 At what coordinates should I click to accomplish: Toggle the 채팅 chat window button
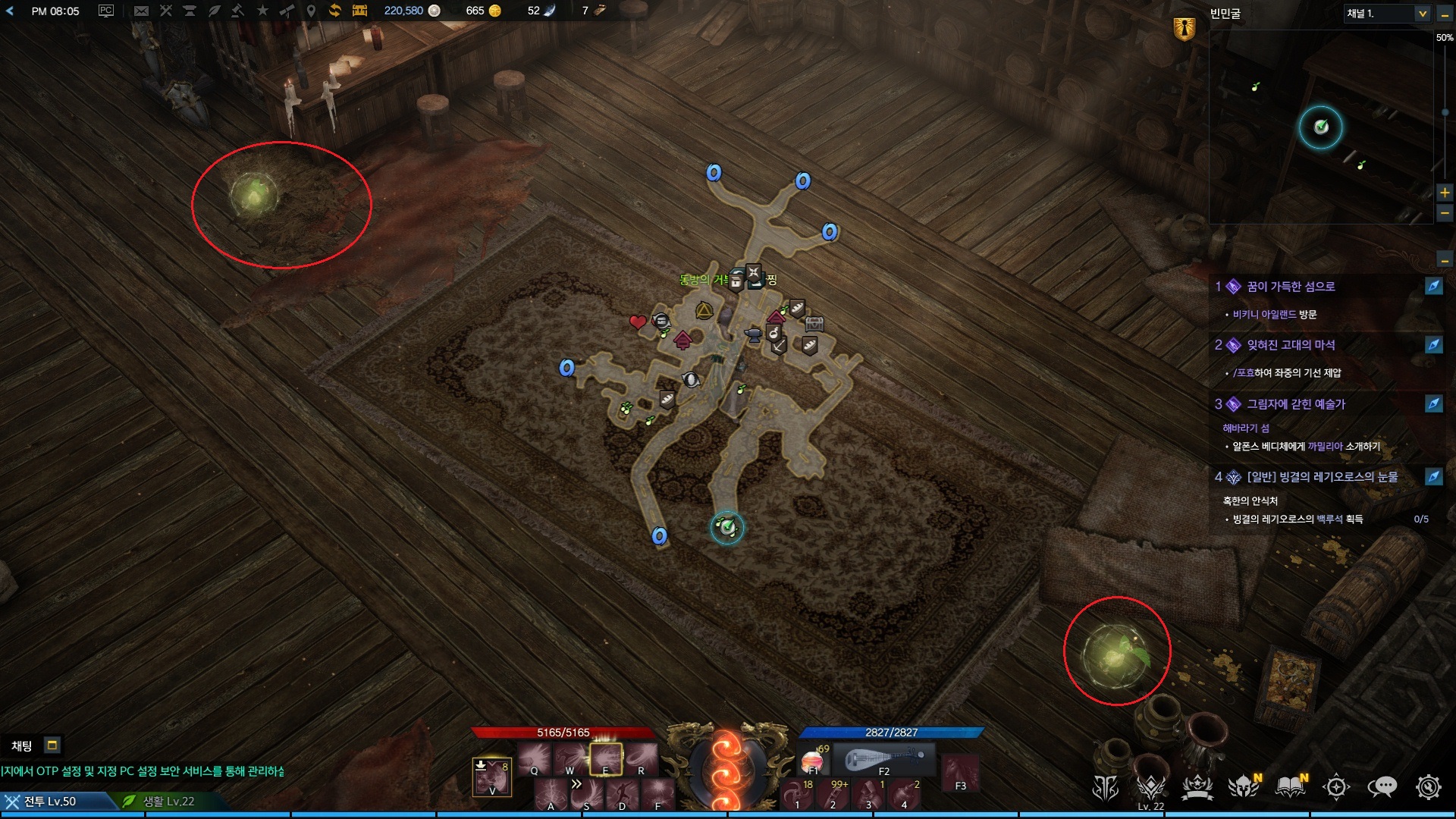point(52,745)
